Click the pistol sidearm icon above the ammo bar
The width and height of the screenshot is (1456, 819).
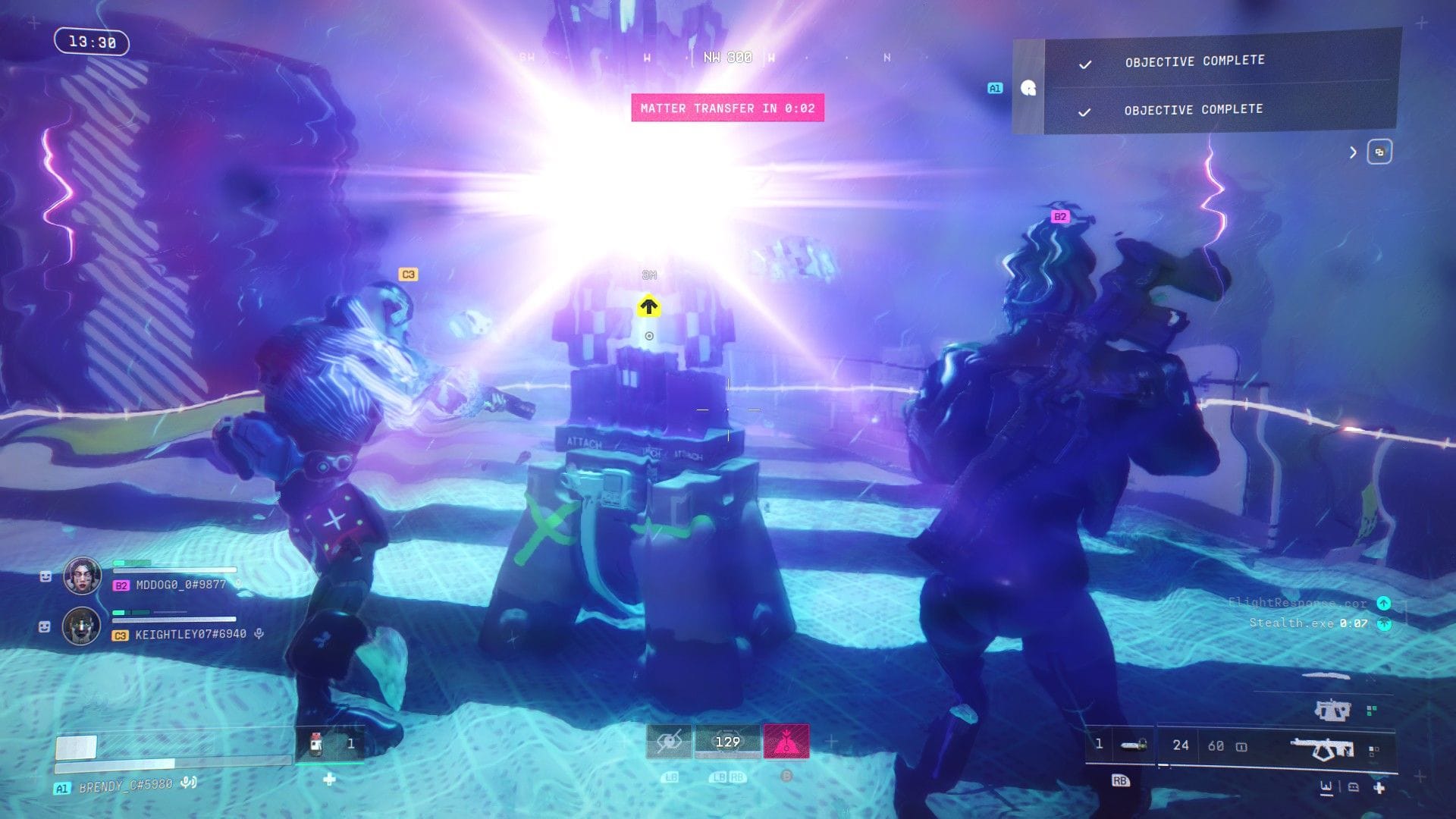[x=1332, y=711]
